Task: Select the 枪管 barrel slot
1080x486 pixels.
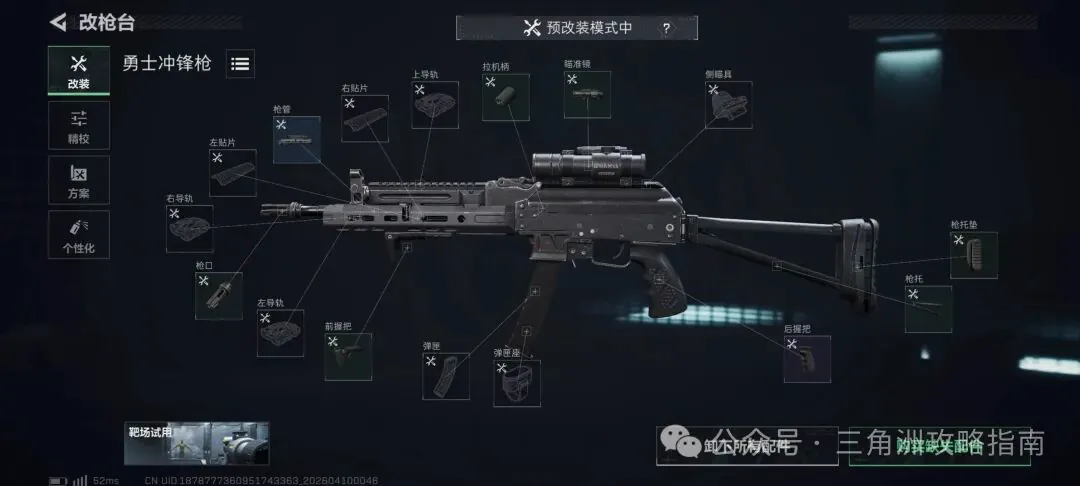Action: (297, 140)
